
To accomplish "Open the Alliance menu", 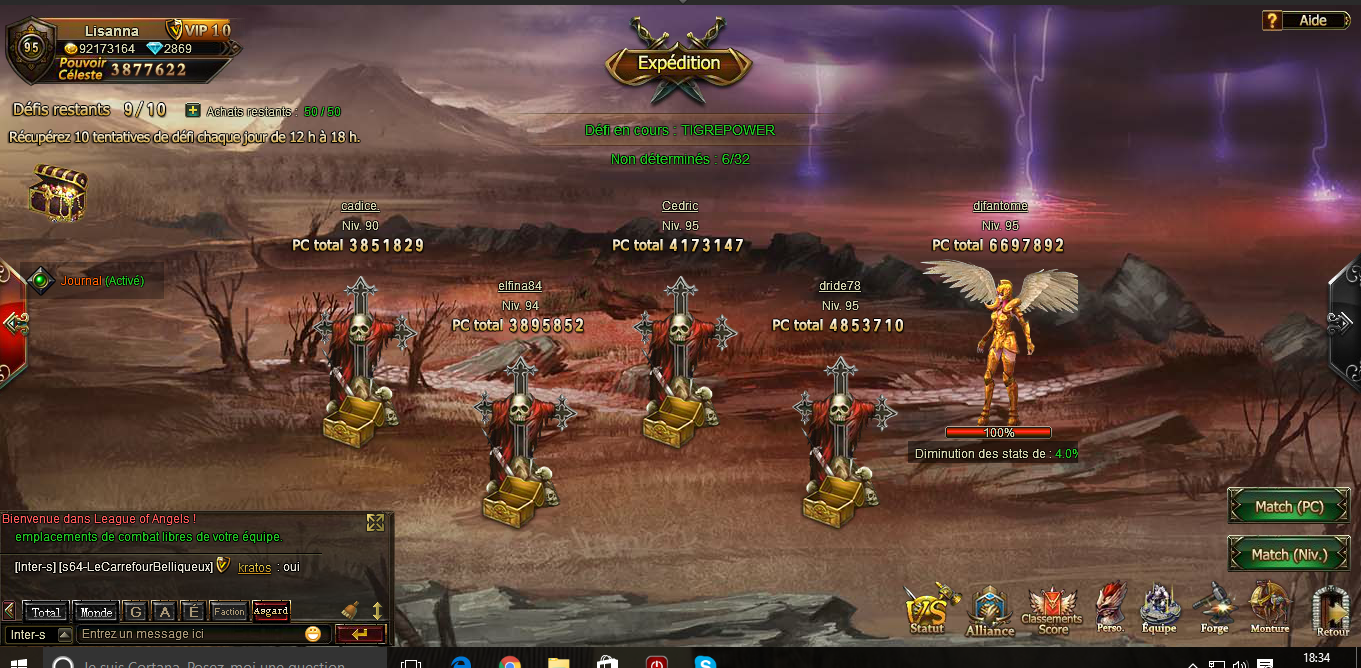I will (x=989, y=610).
